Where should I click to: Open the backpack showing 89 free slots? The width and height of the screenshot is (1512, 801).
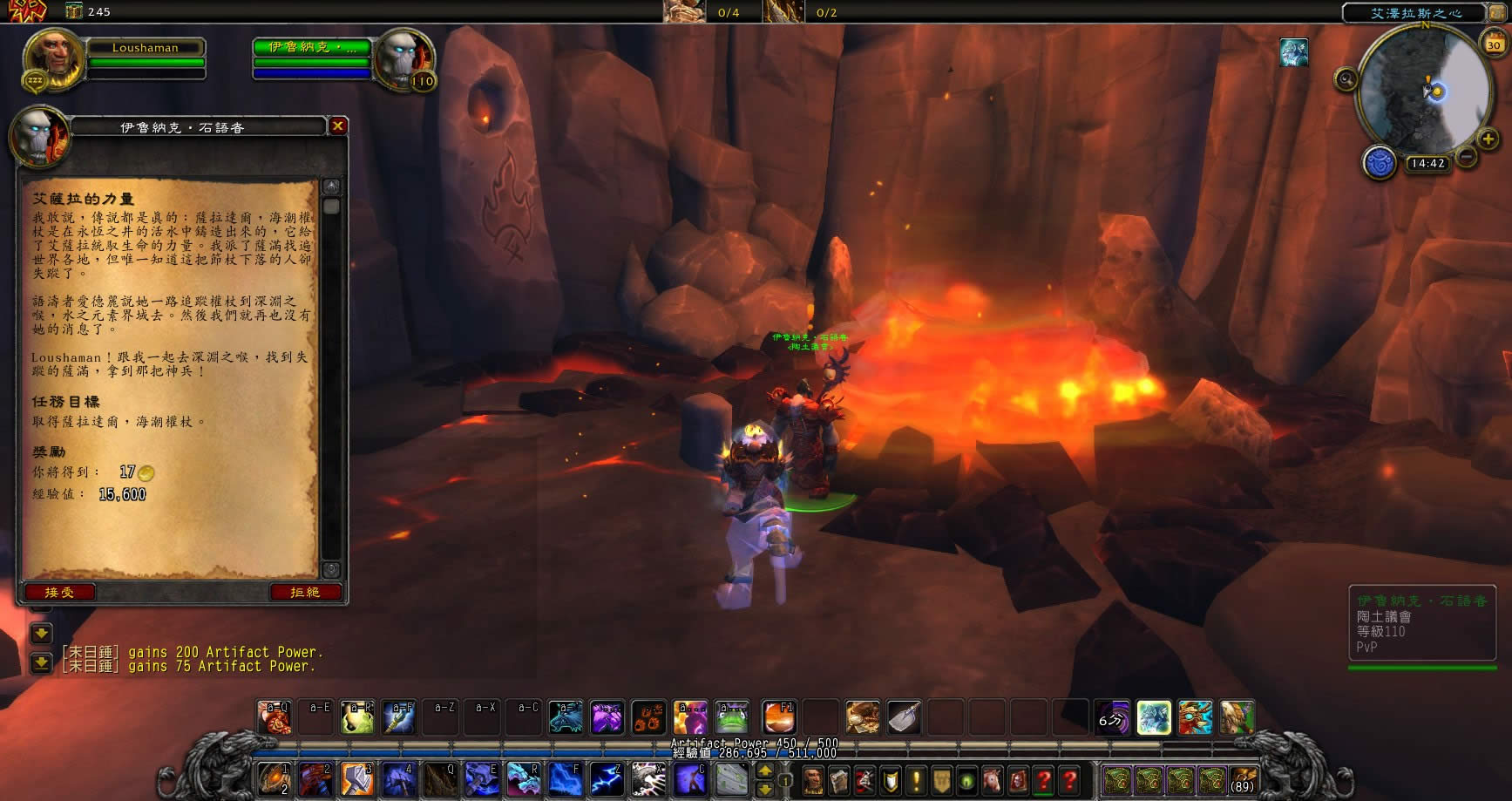pyautogui.click(x=1242, y=779)
